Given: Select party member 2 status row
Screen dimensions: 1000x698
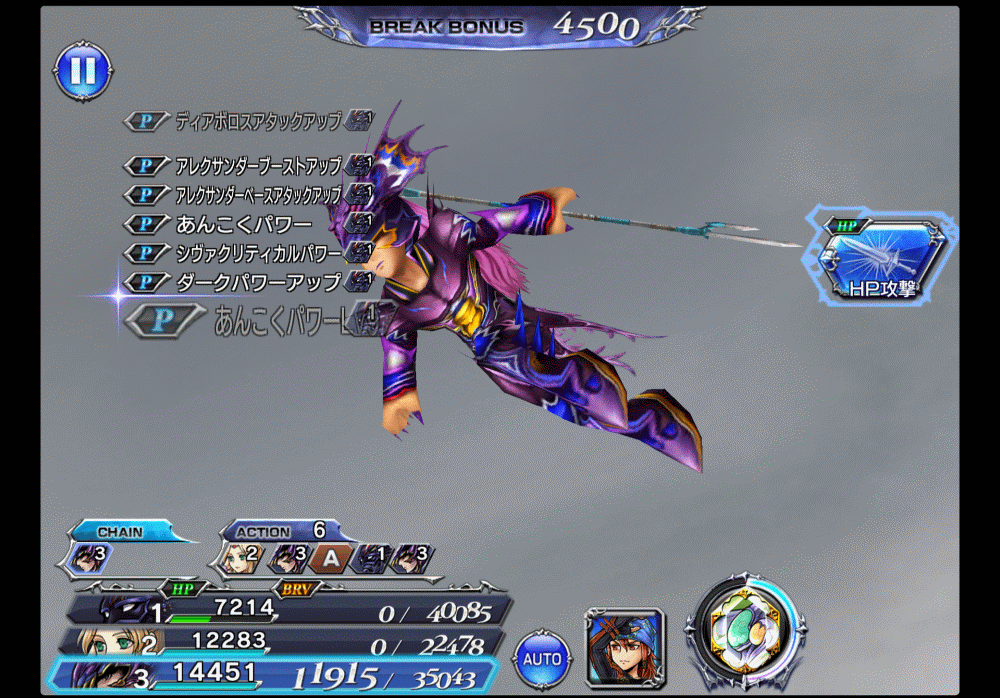Looking at the screenshot, I should pyautogui.click(x=290, y=642).
